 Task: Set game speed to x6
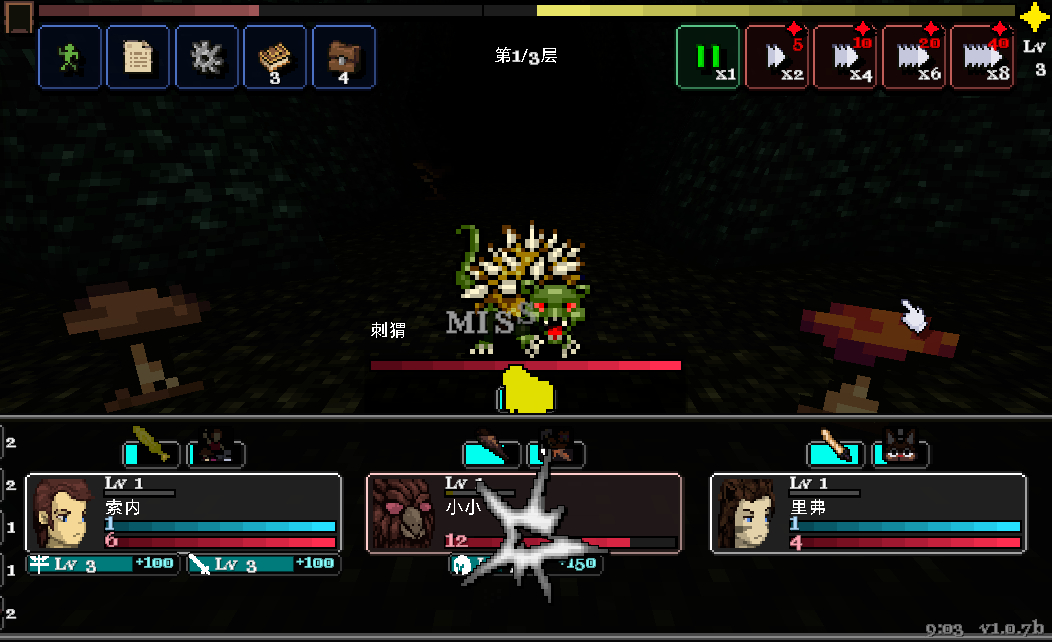[x=913, y=57]
